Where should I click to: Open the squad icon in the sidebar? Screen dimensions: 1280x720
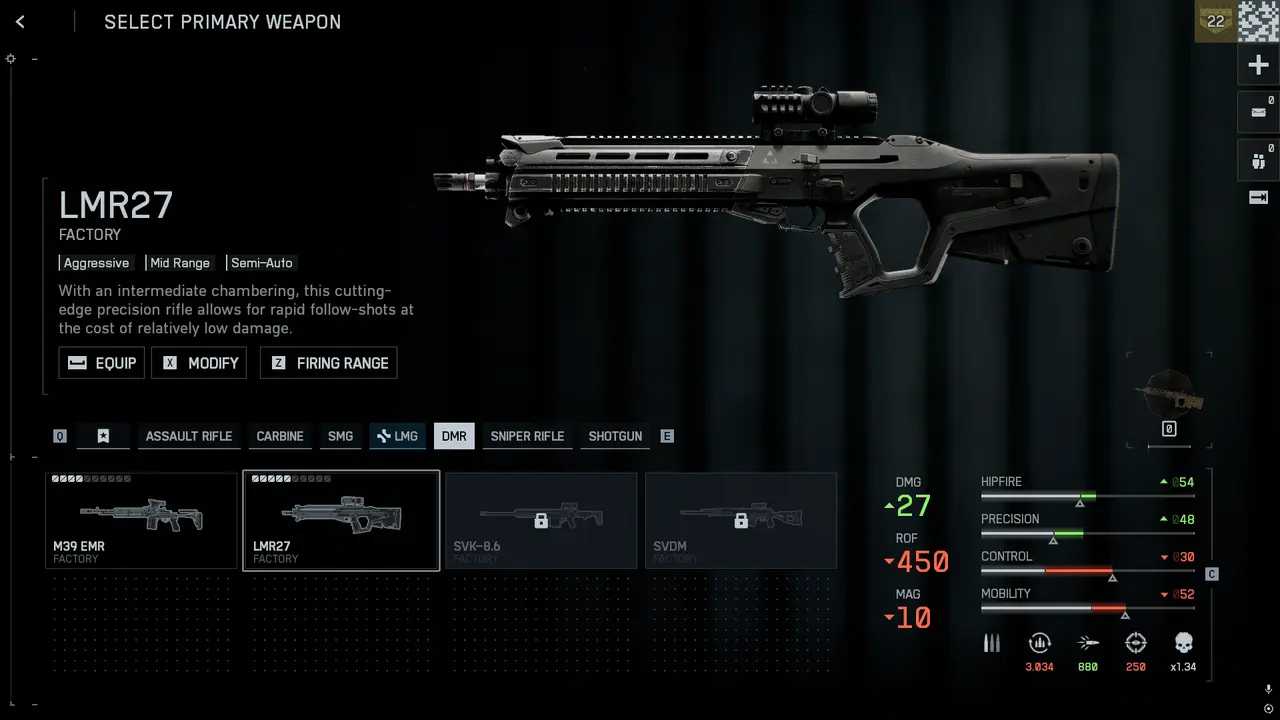click(1258, 158)
